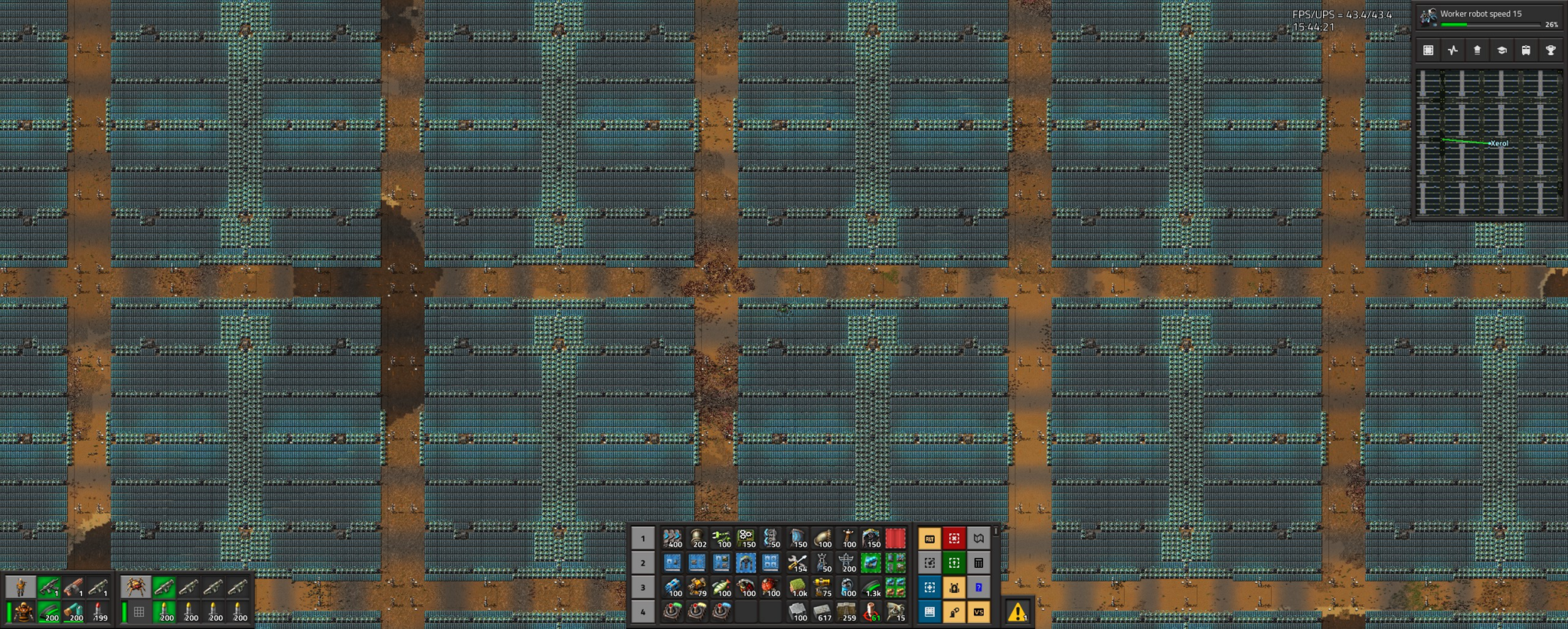Viewport: 1568px width, 629px height.
Task: Toggle the map view shortcut
Action: click(x=978, y=539)
